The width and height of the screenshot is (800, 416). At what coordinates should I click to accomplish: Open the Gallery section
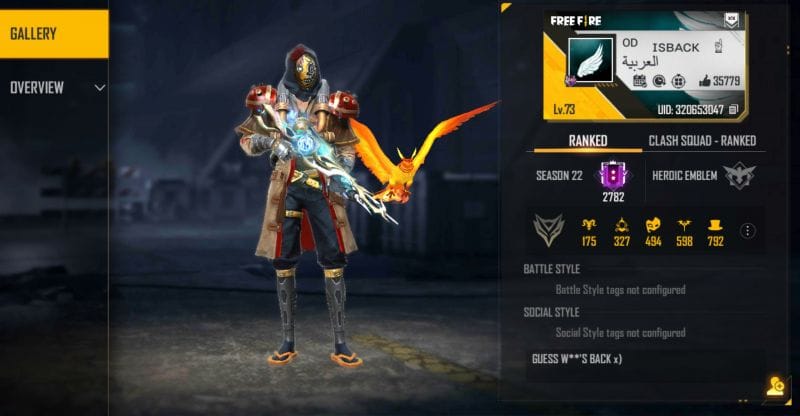click(53, 34)
